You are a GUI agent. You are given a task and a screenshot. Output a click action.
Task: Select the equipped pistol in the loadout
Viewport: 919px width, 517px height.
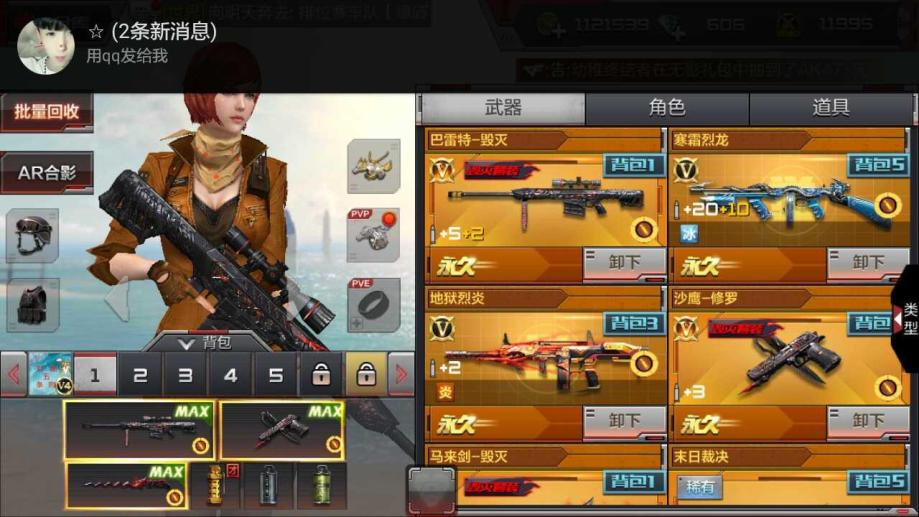click(x=282, y=430)
